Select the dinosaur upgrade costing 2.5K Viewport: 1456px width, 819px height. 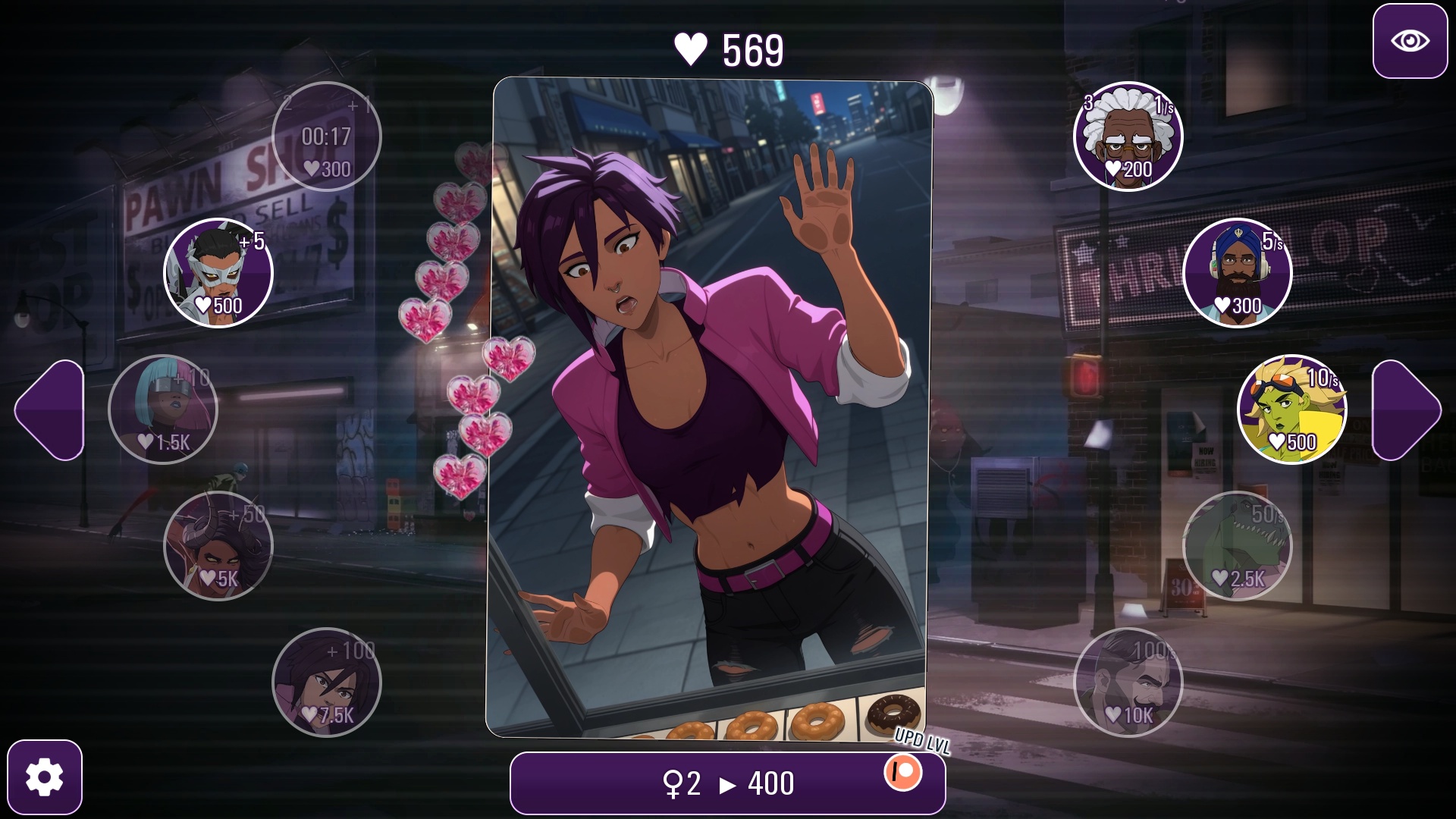pos(1238,546)
